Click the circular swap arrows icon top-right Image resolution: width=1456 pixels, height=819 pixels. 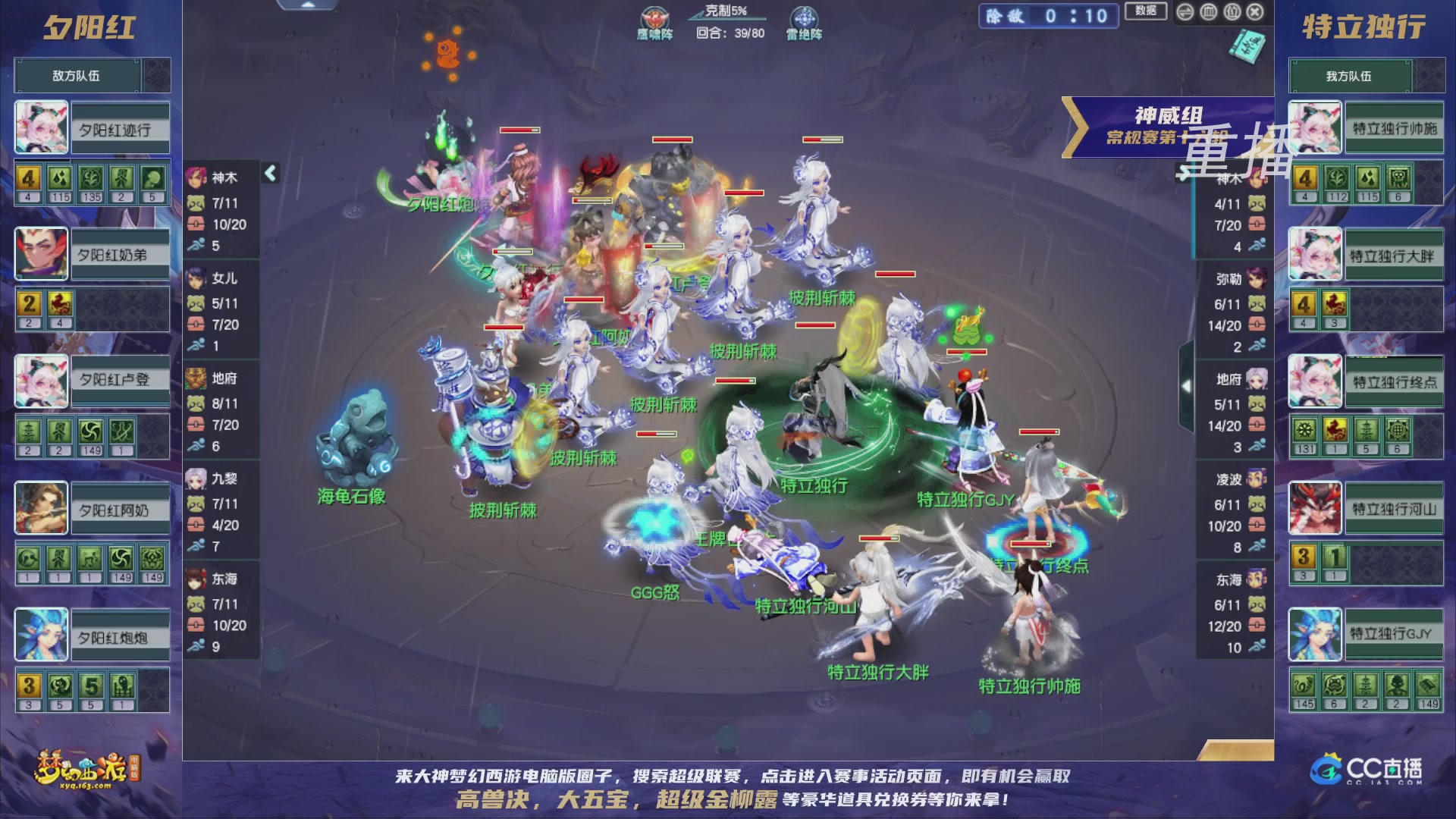[x=1185, y=12]
